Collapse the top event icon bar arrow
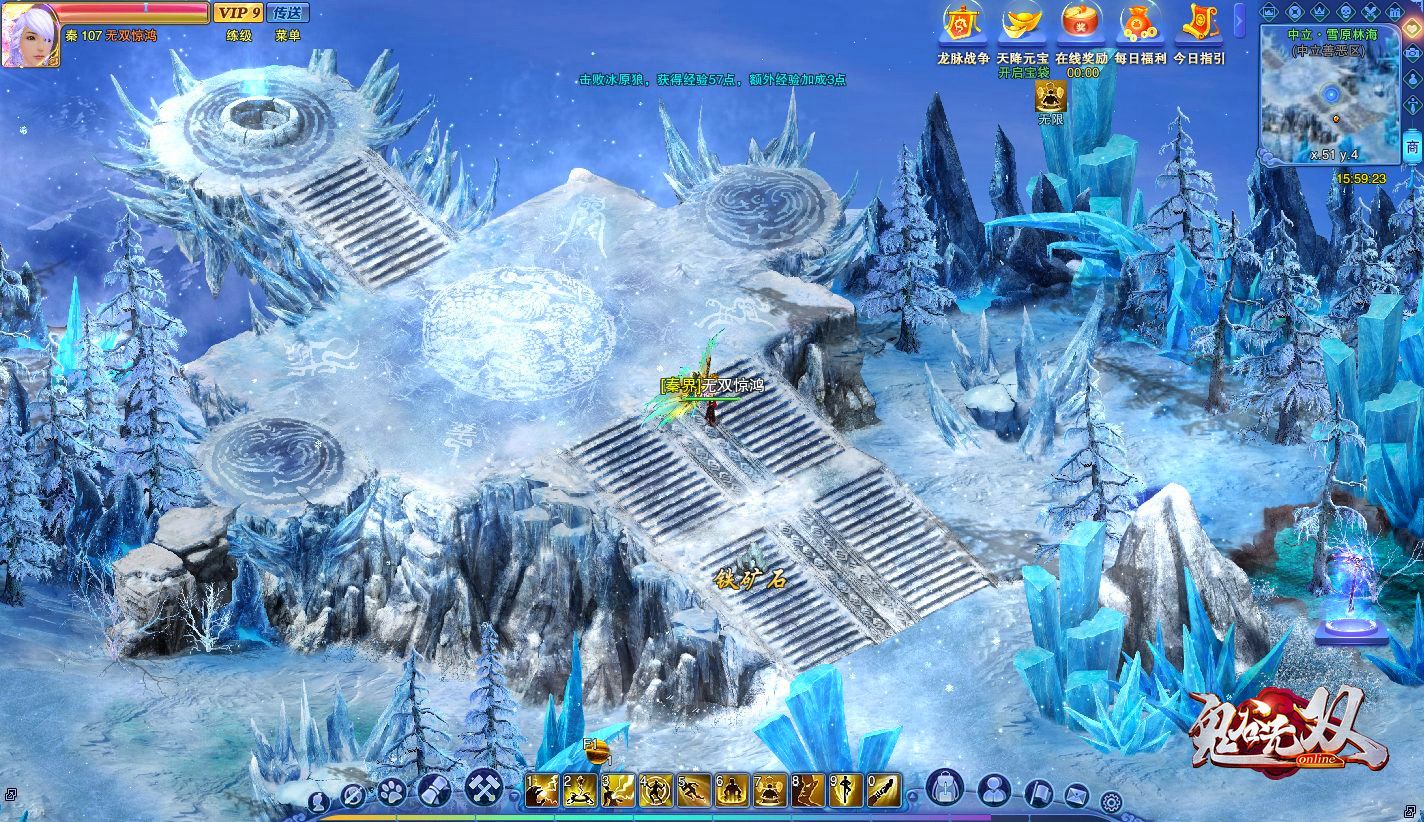This screenshot has width=1424, height=822. pyautogui.click(x=1240, y=20)
